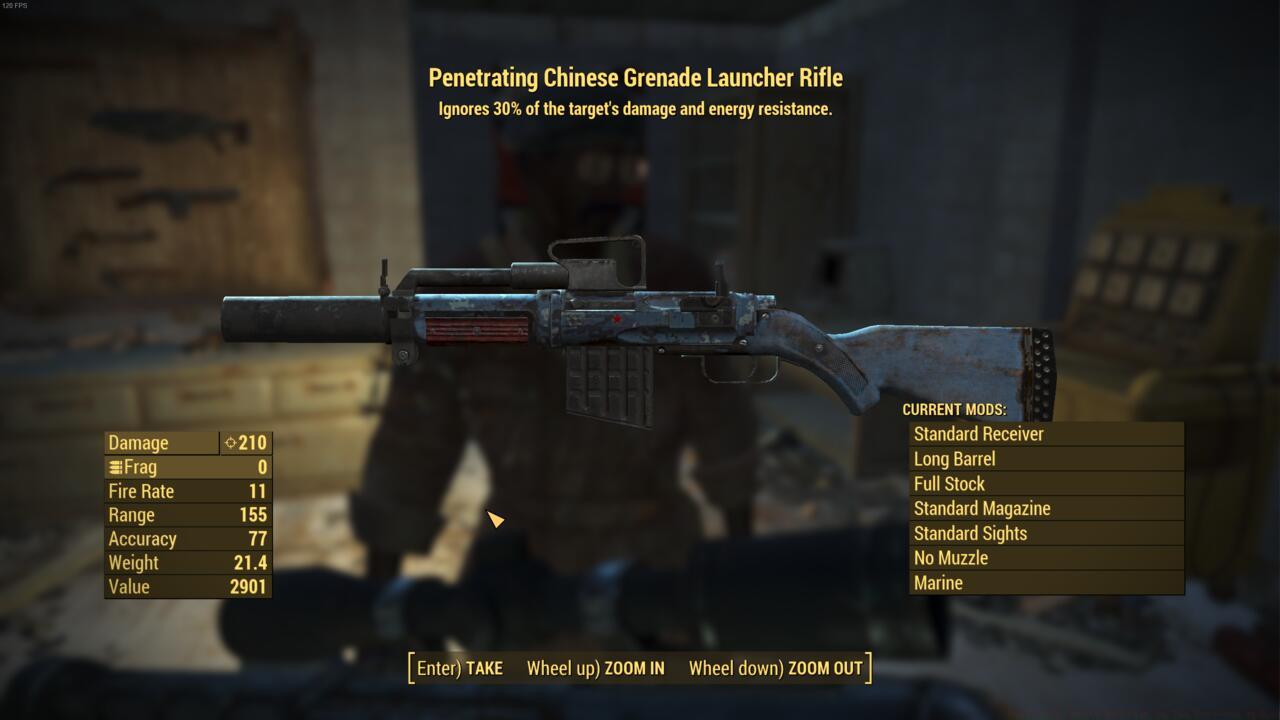Click the ZOOM IN action label
Screen dimensions: 1280x720
[636, 668]
